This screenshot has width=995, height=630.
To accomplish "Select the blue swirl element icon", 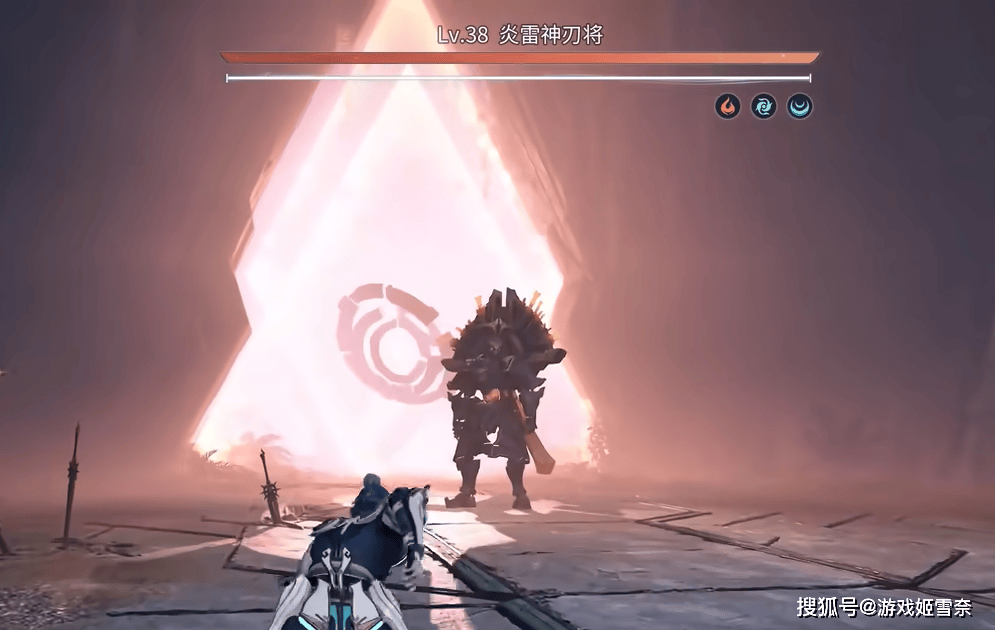I will click(x=764, y=106).
